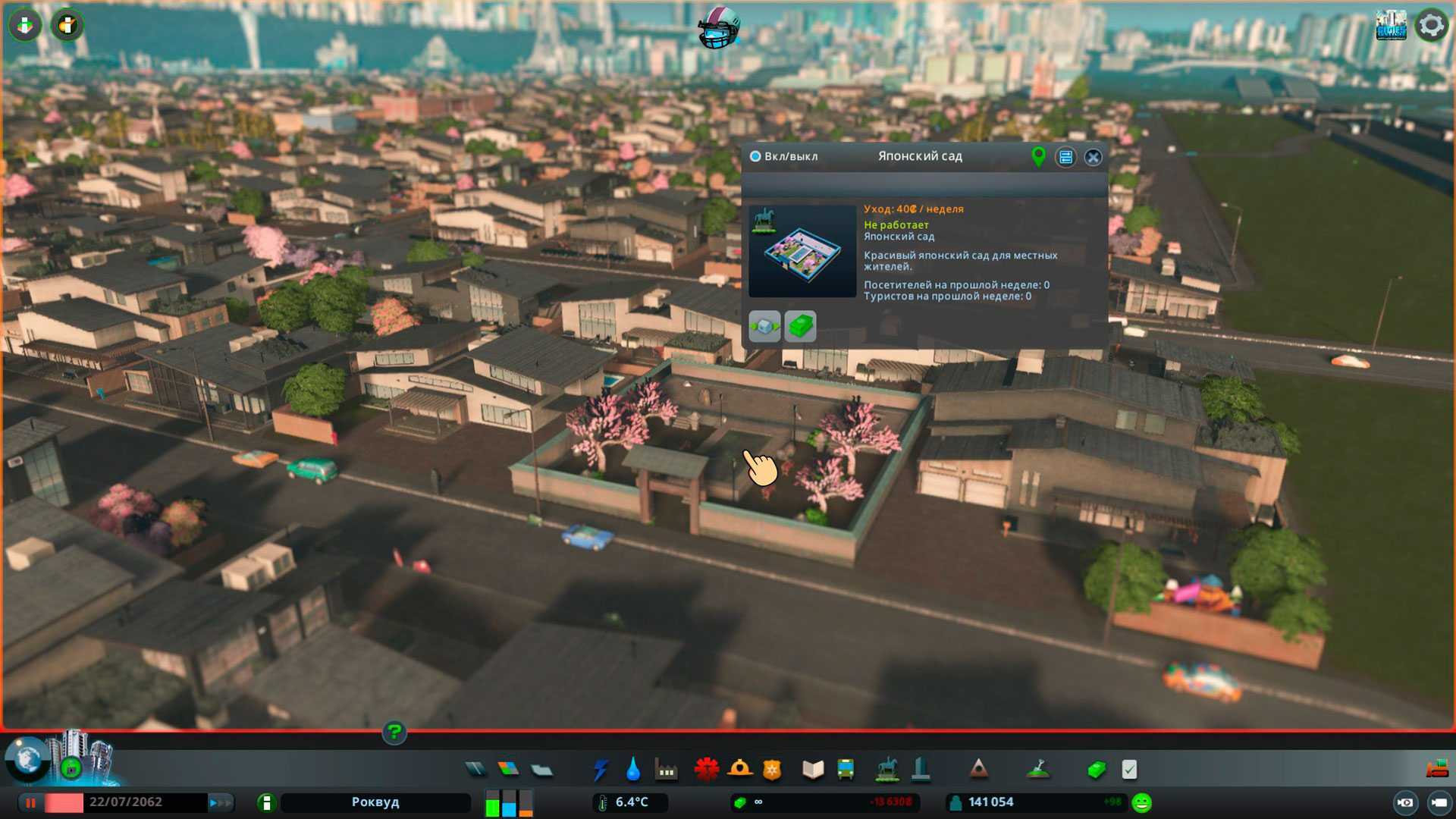Toggle the Вкл/выкл building switch
The width and height of the screenshot is (1456, 819).
(755, 156)
